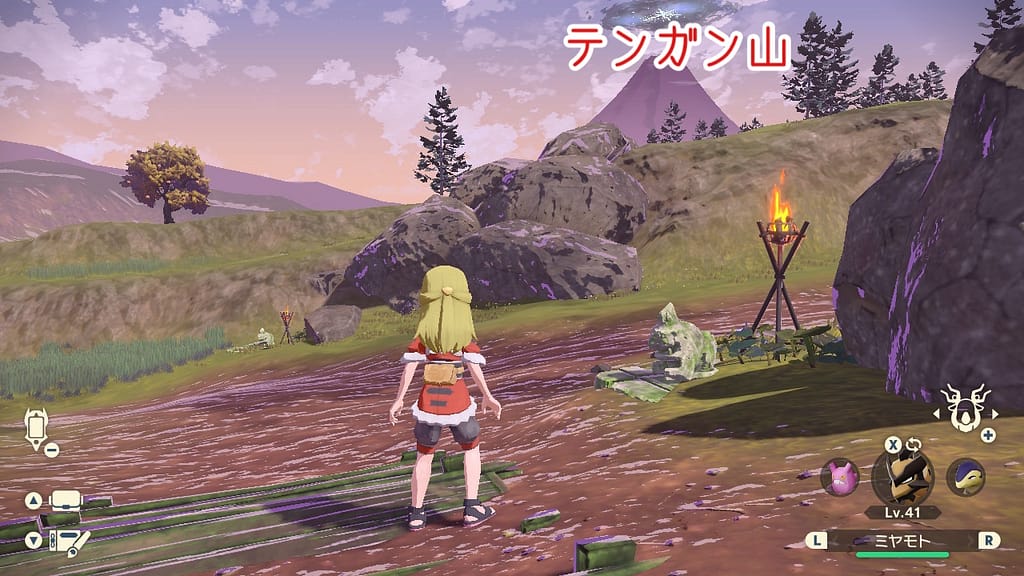1024x576 pixels.
Task: Choose the pink Pokémon party slot
Action: [x=838, y=477]
